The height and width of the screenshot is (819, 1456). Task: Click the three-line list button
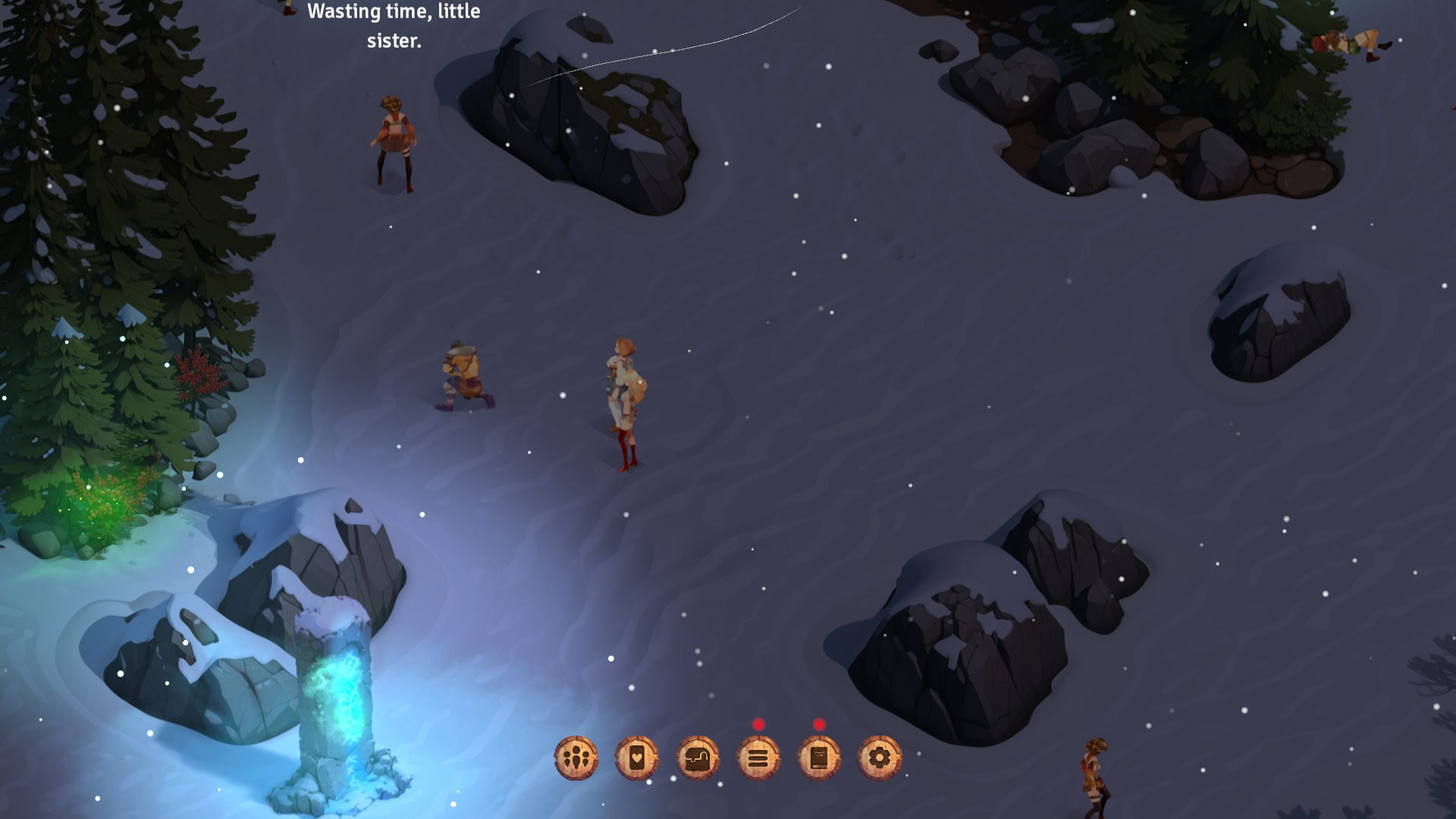pos(758,758)
